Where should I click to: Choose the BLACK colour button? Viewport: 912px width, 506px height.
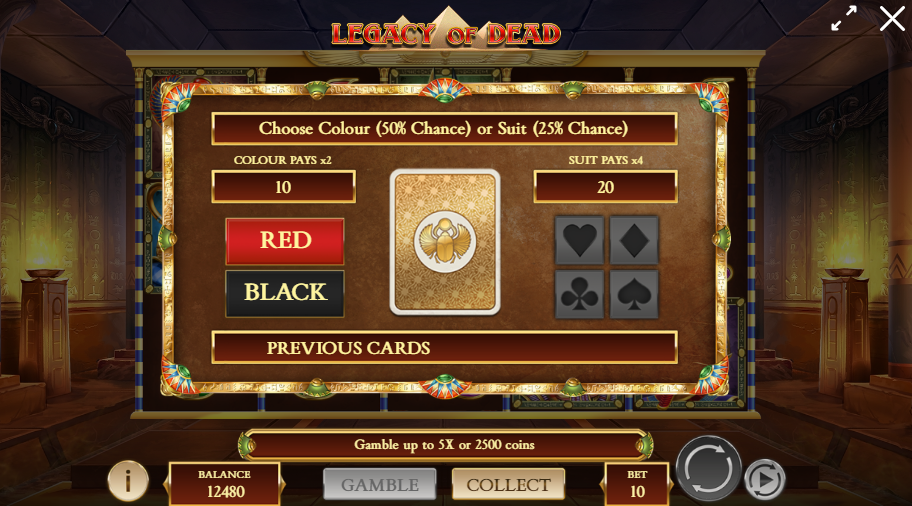[x=285, y=293]
